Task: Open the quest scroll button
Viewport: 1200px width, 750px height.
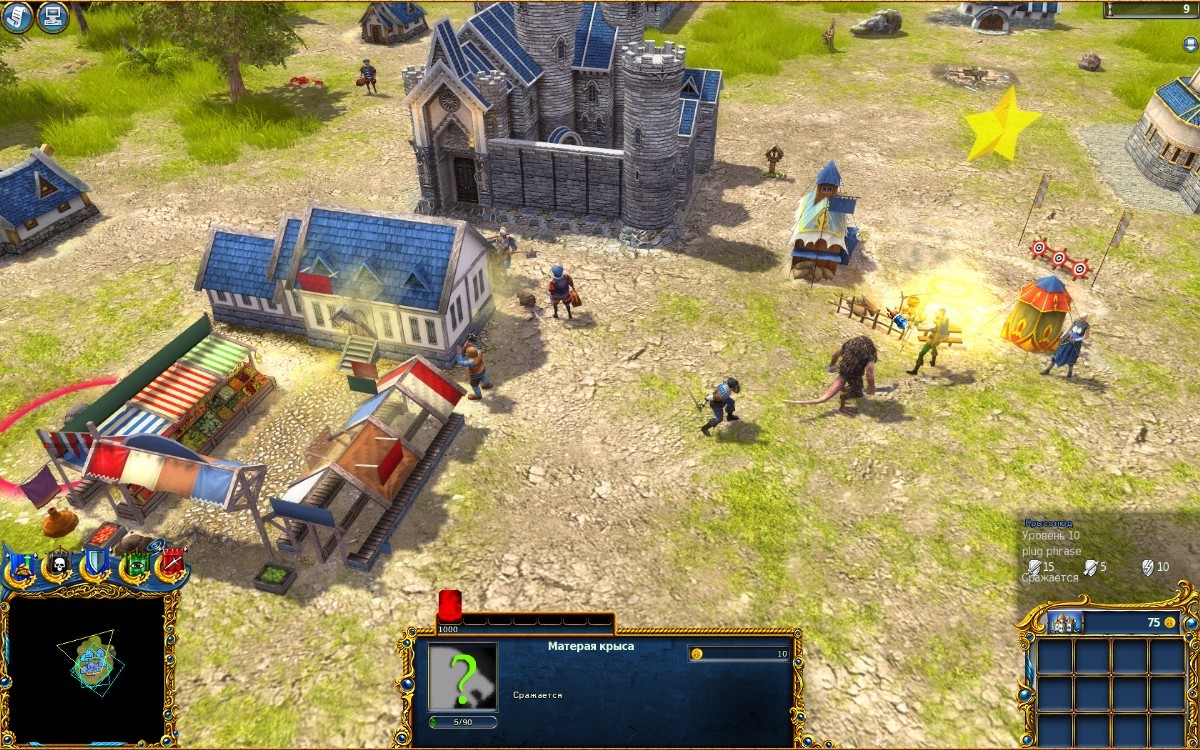Action: point(15,16)
